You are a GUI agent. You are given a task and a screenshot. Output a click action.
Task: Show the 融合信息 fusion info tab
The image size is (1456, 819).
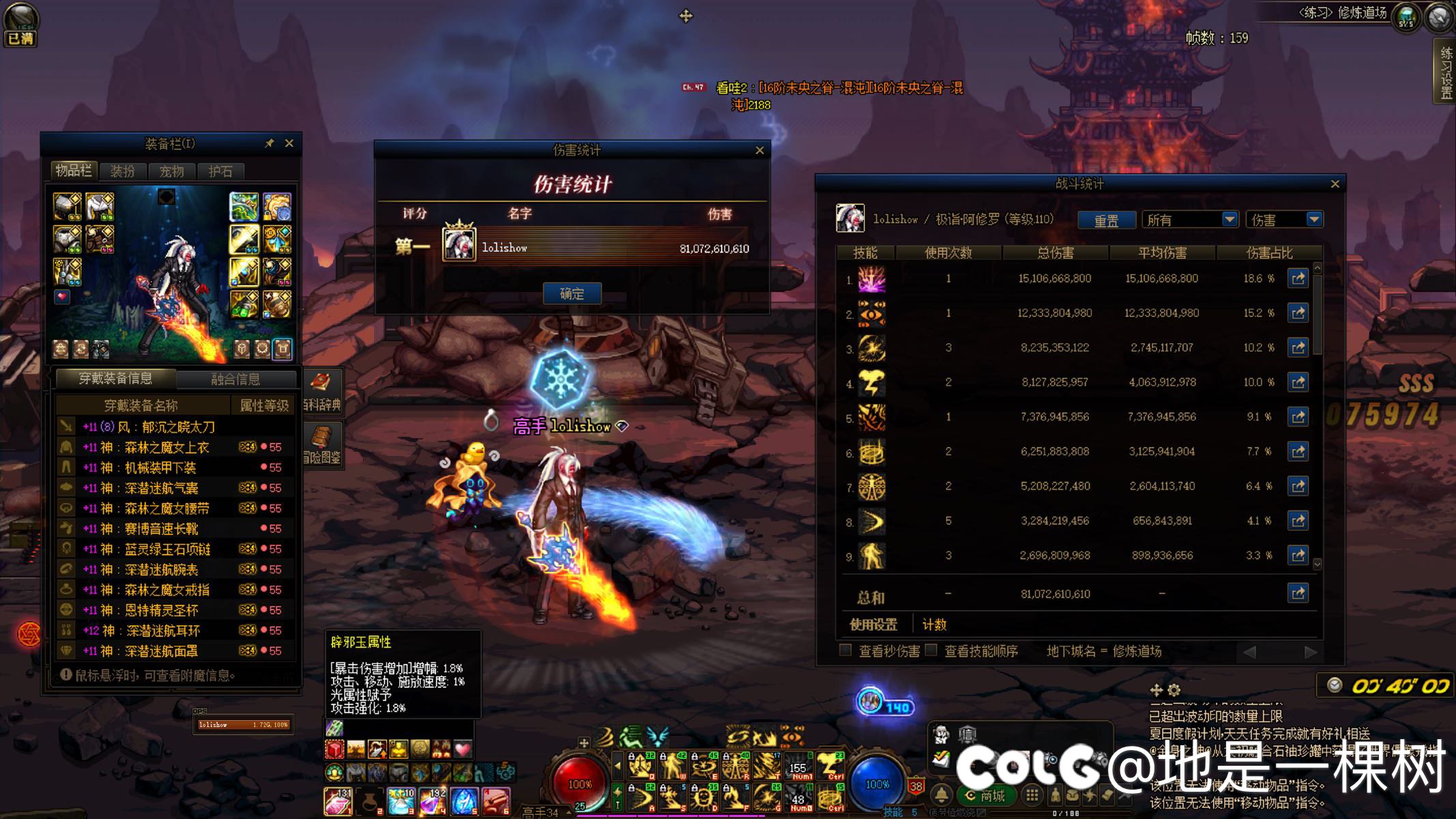coord(235,379)
